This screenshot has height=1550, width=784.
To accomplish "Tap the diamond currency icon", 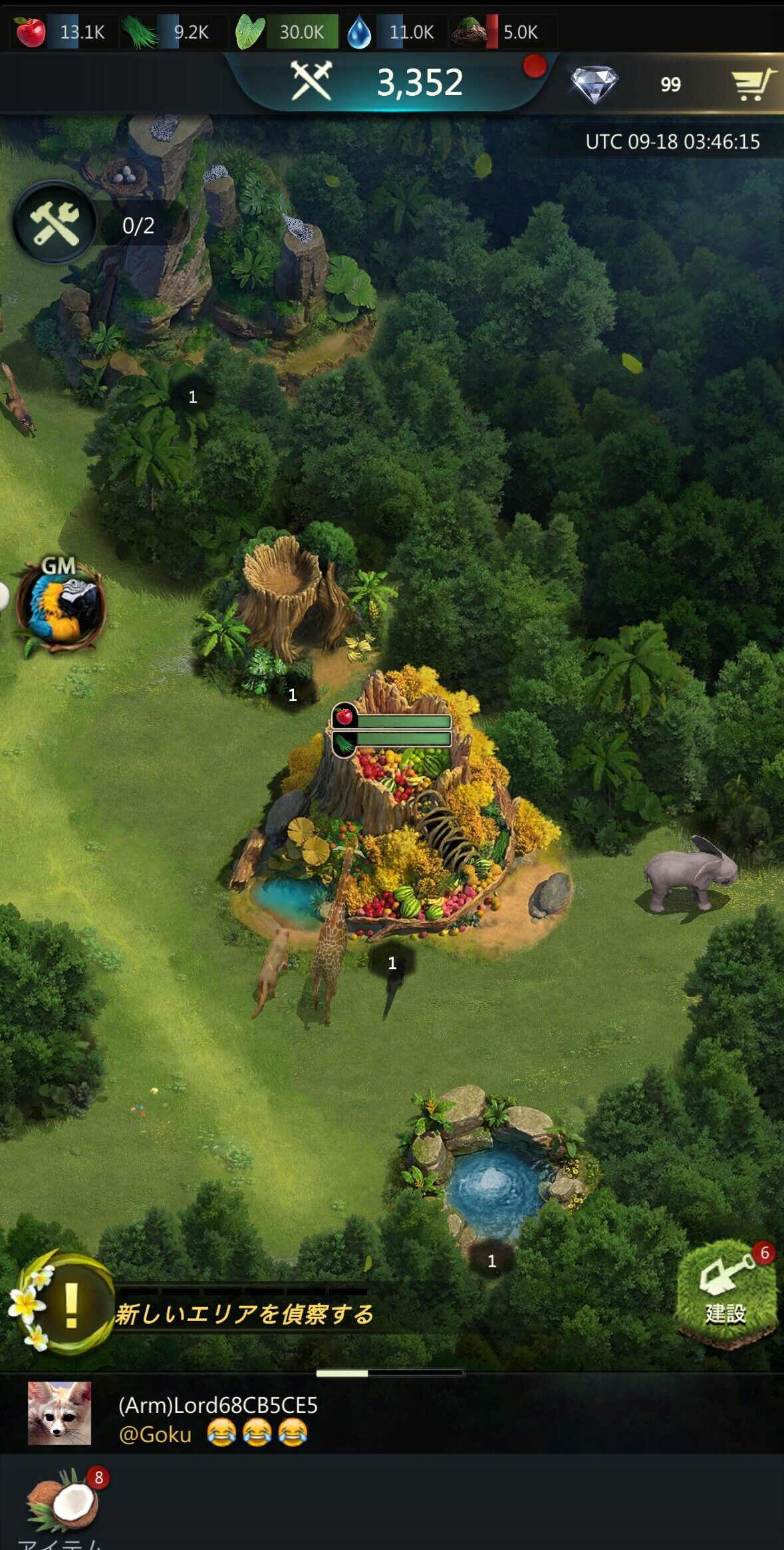I will pos(594,84).
